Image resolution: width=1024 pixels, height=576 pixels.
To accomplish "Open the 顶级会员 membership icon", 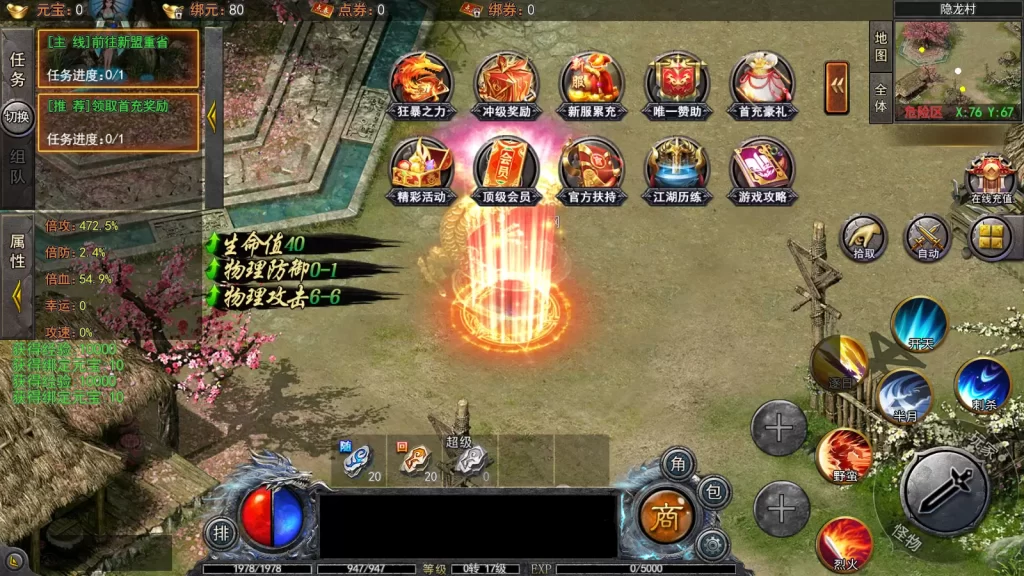I will [x=506, y=169].
